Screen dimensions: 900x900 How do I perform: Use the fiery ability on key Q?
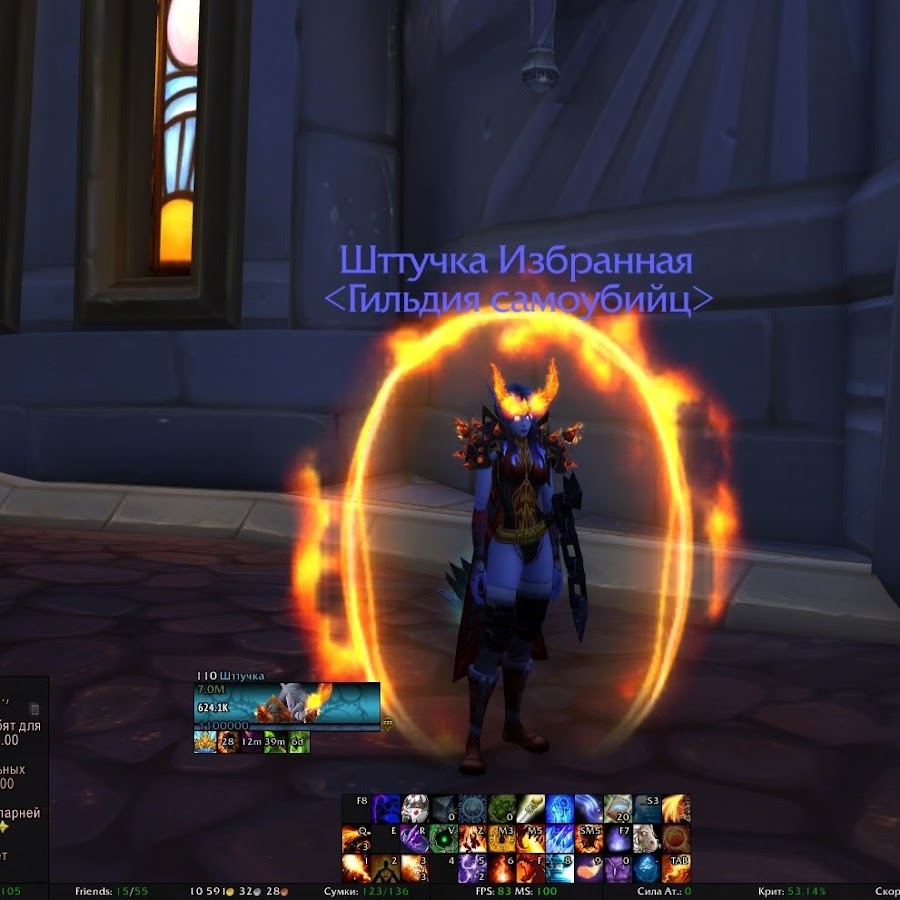coord(356,838)
